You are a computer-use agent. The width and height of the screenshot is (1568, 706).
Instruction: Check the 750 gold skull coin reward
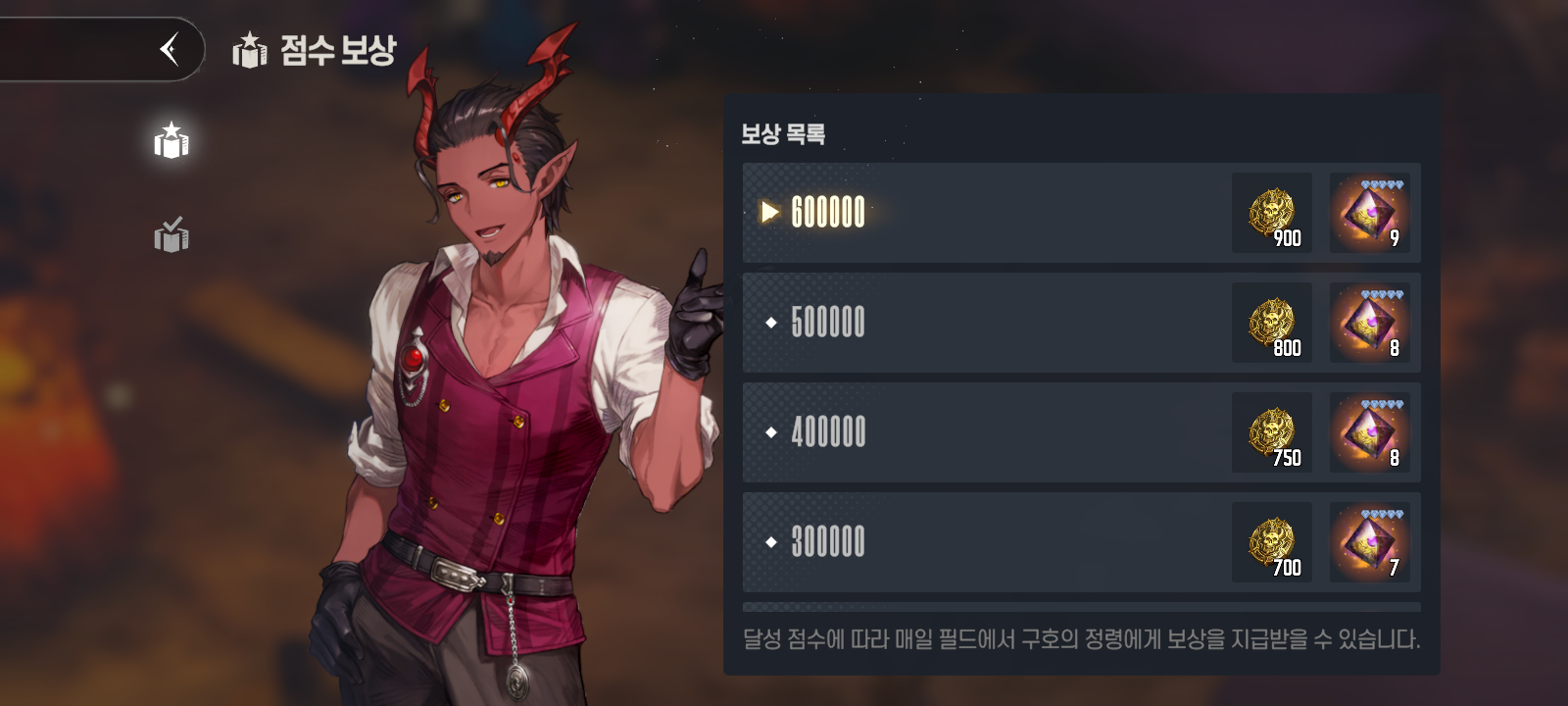[x=1272, y=432]
